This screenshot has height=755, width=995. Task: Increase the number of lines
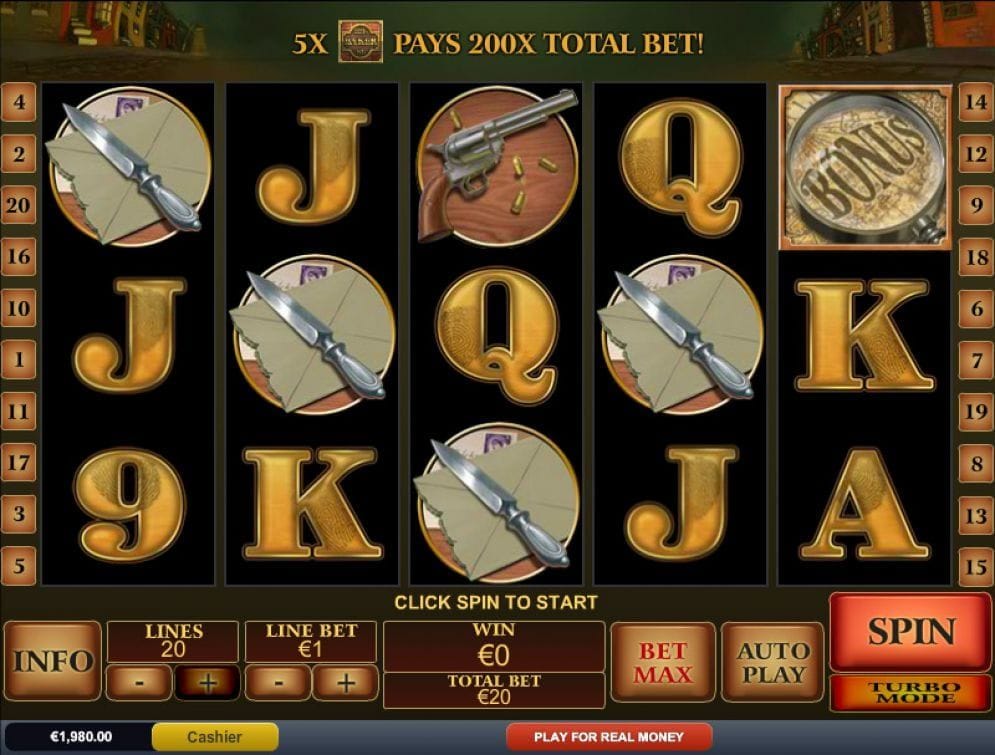tap(207, 683)
